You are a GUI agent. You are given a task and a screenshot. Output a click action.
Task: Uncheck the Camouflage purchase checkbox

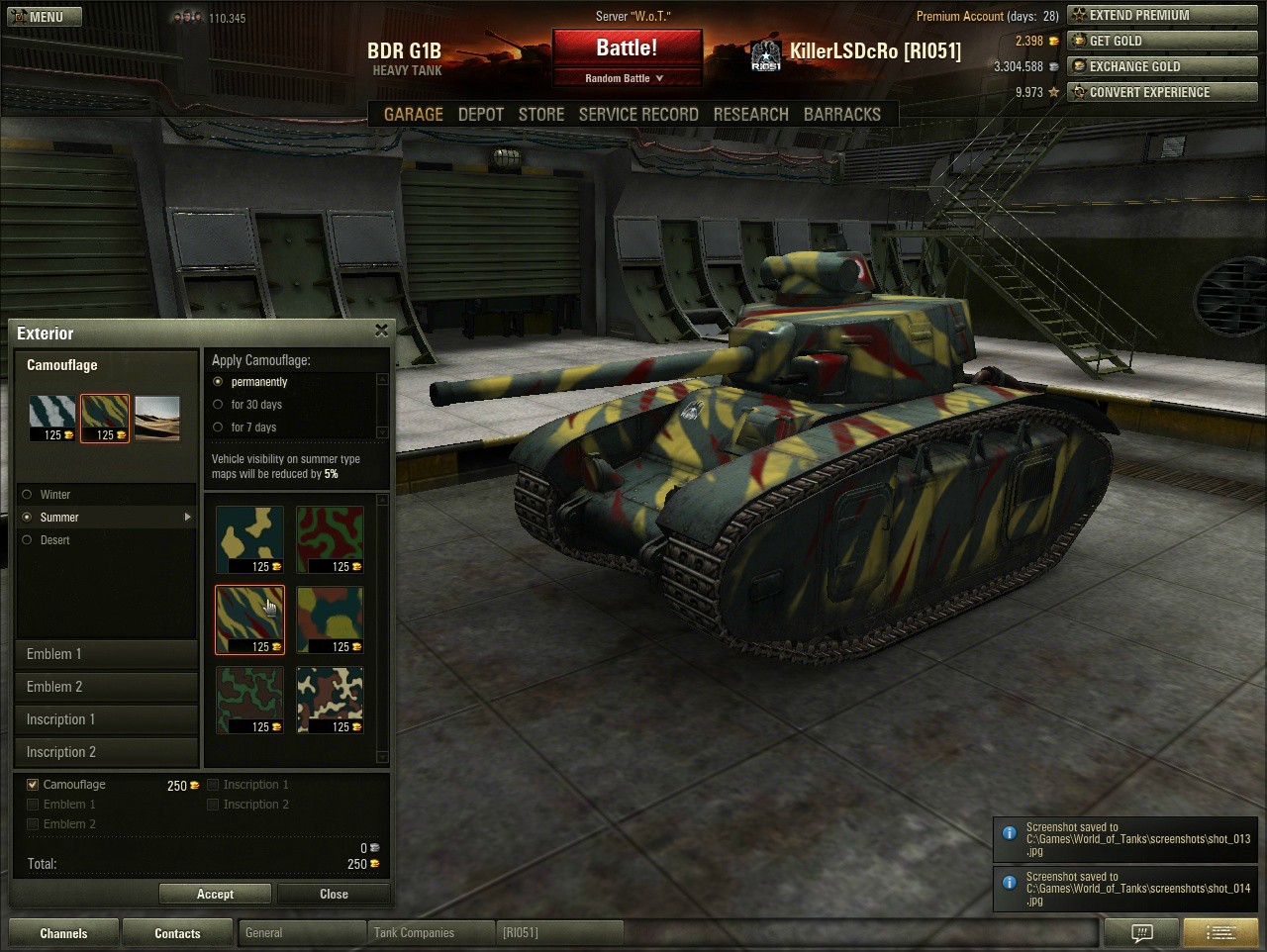[33, 785]
